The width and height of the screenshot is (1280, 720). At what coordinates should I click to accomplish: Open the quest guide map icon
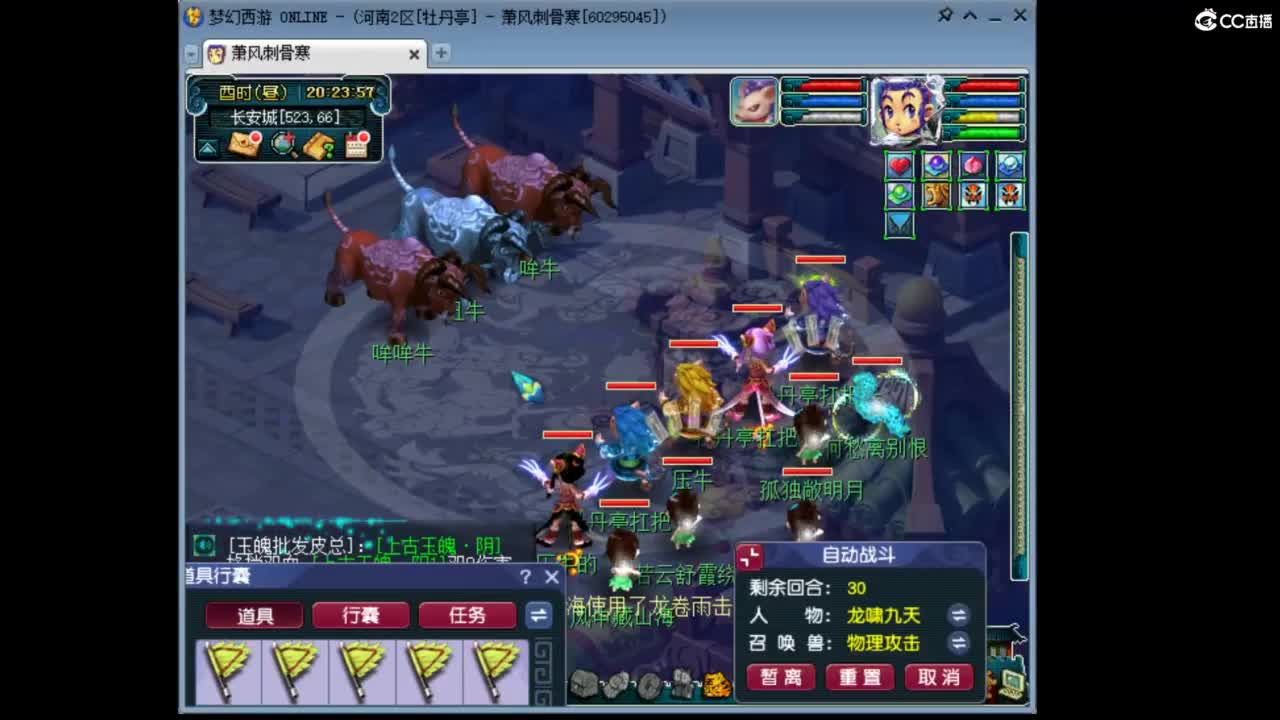pyautogui.click(x=320, y=145)
